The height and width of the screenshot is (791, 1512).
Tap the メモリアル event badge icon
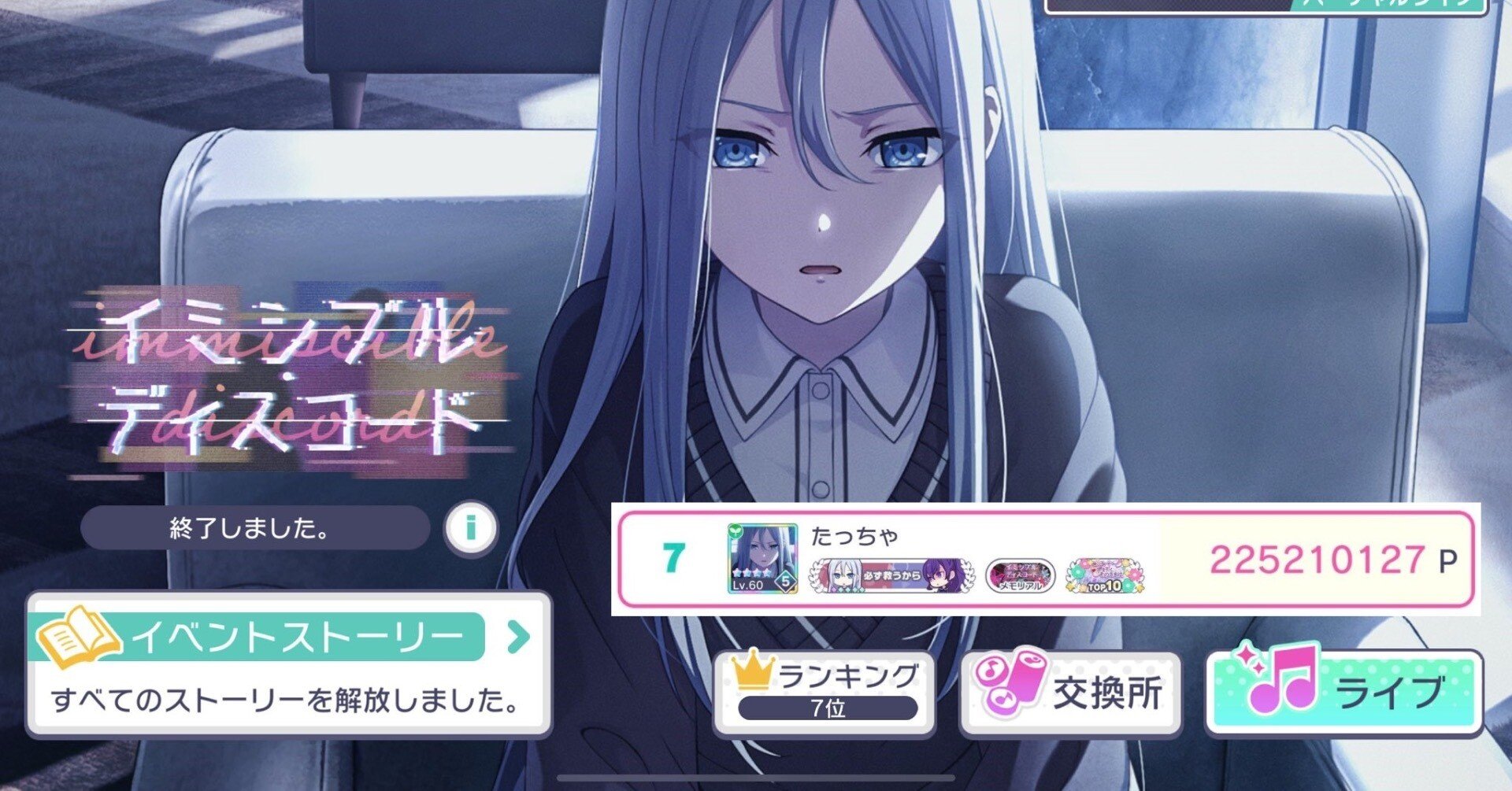click(x=1021, y=574)
